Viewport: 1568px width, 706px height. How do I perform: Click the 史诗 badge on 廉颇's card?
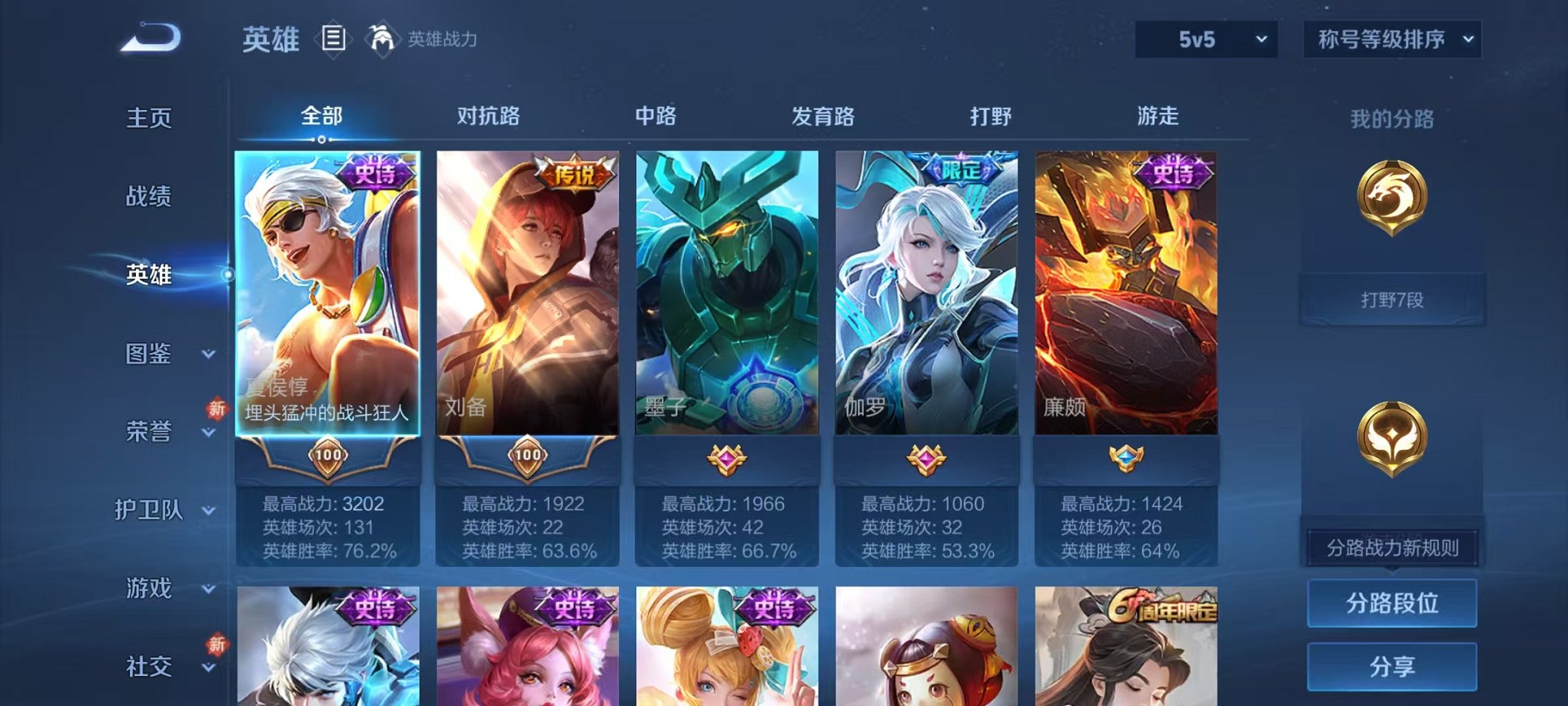(1178, 175)
